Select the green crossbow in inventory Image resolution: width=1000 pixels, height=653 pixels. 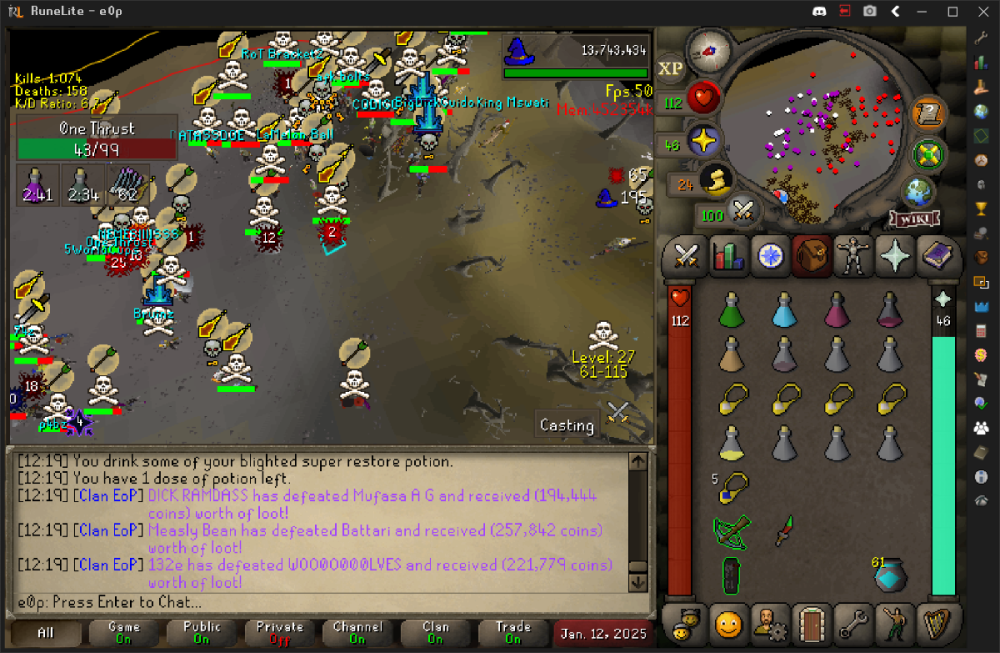tap(733, 530)
